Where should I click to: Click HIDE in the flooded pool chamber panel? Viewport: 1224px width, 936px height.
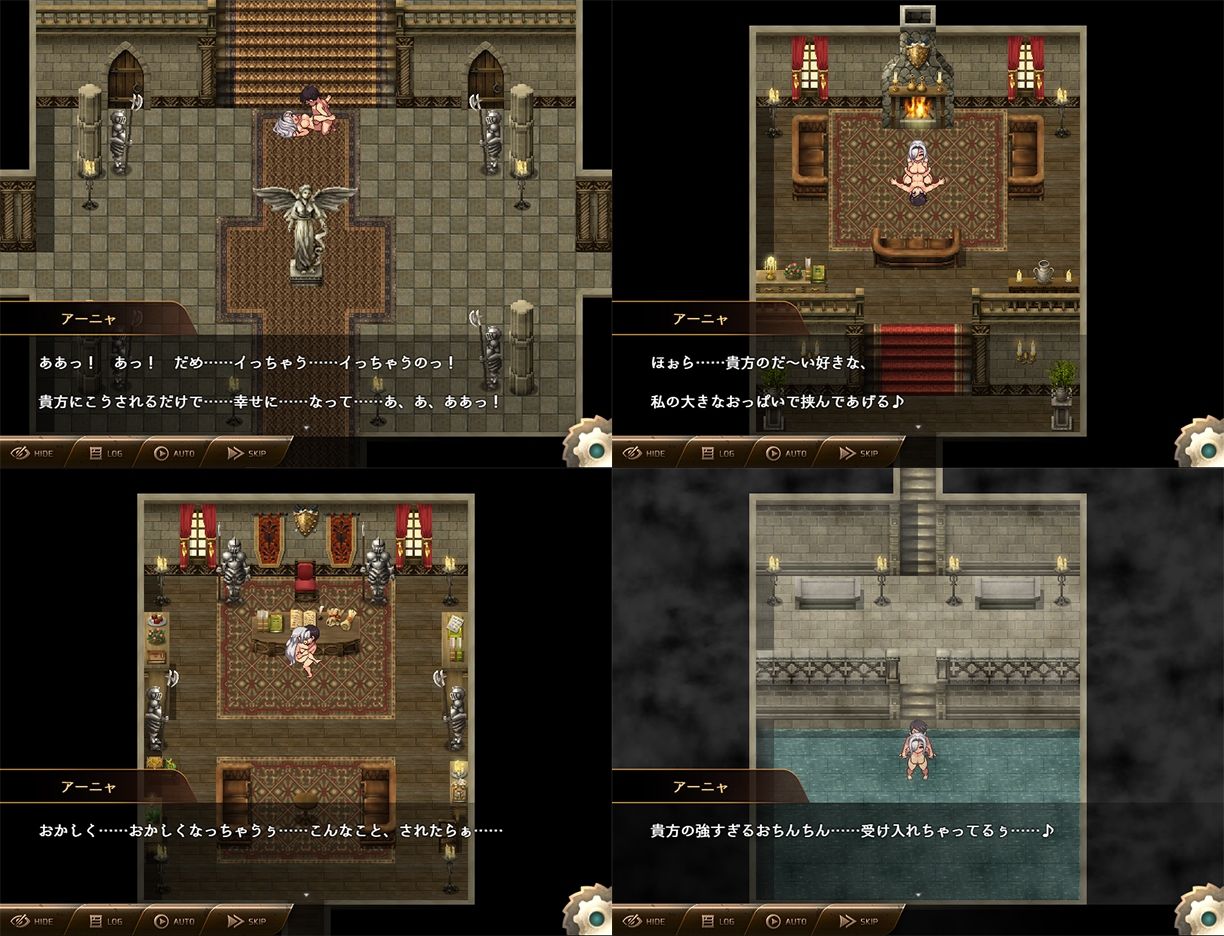645,921
